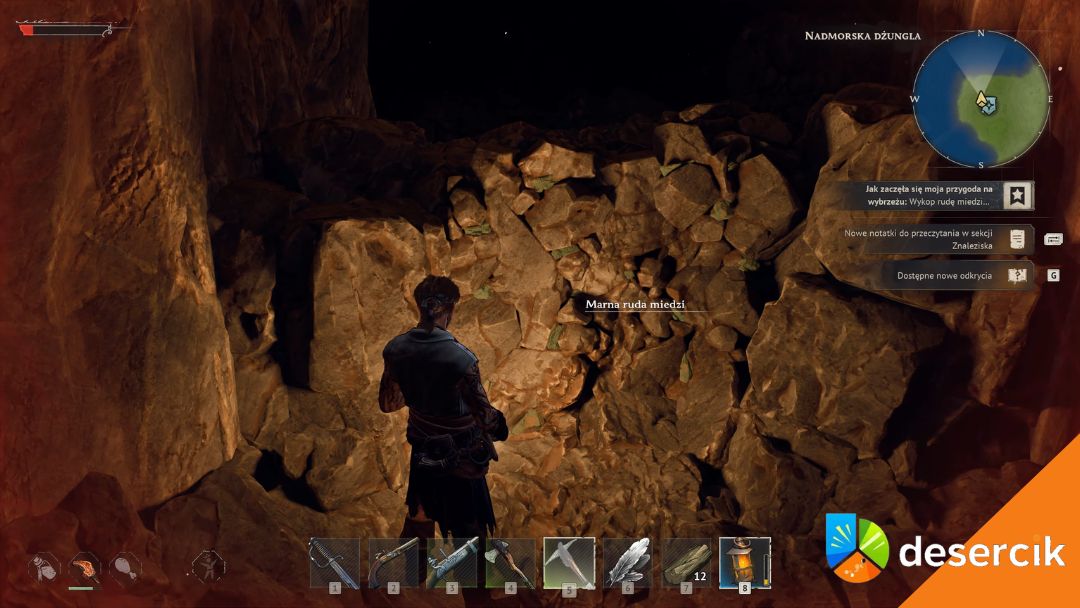Equip the flintlock pistol hotbar slot
The image size is (1080, 608).
click(x=393, y=562)
